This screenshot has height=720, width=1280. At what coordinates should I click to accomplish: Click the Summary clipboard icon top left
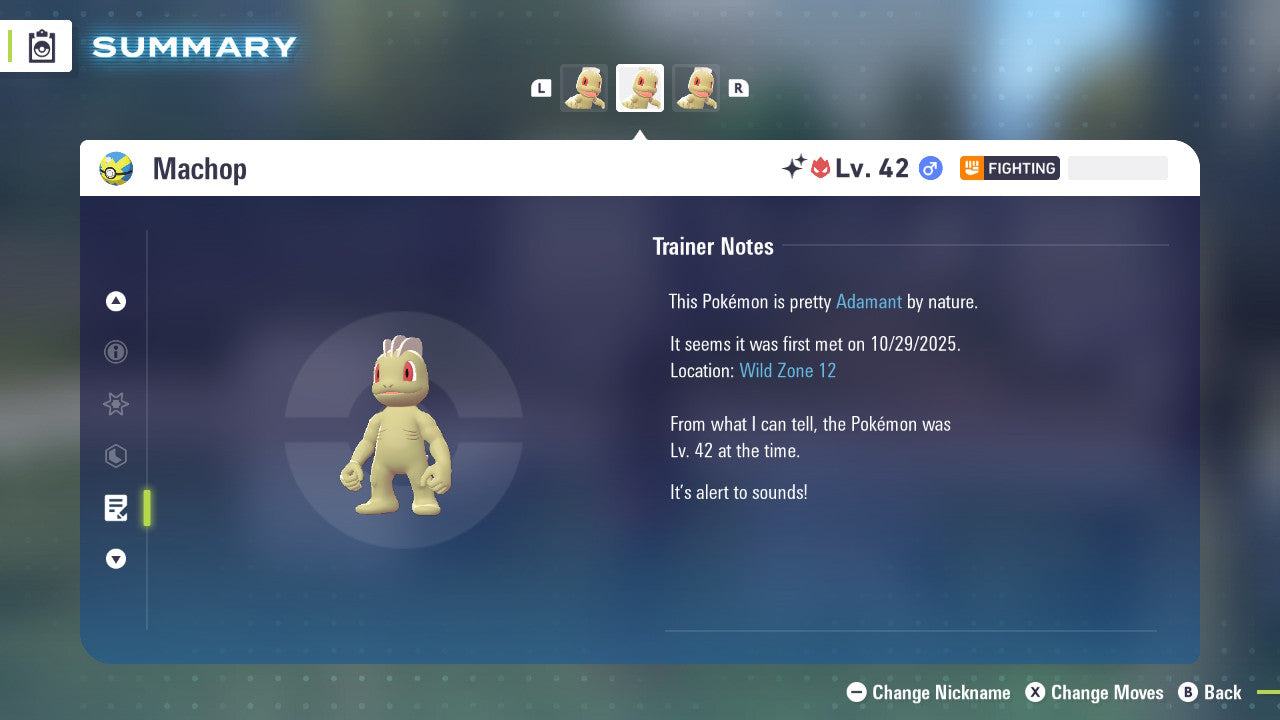pyautogui.click(x=40, y=45)
